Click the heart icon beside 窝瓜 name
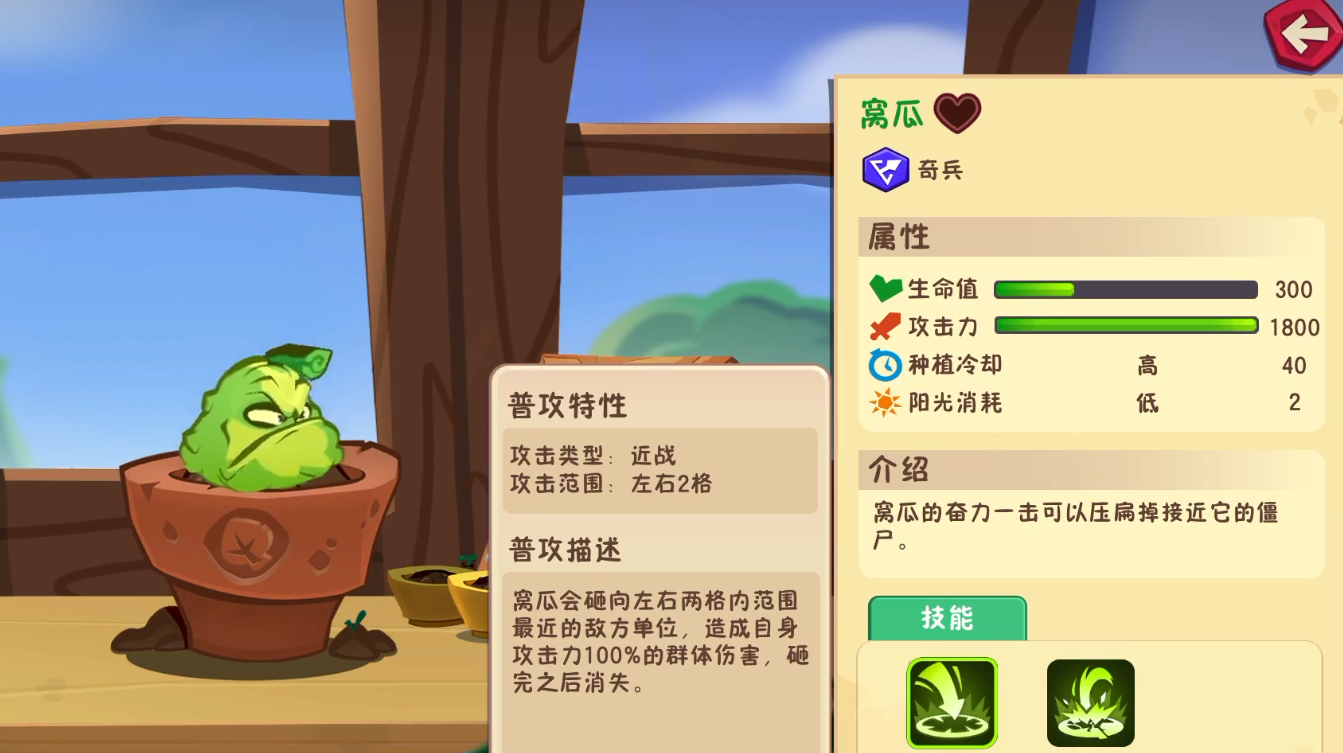The width and height of the screenshot is (1343, 753). tap(956, 113)
